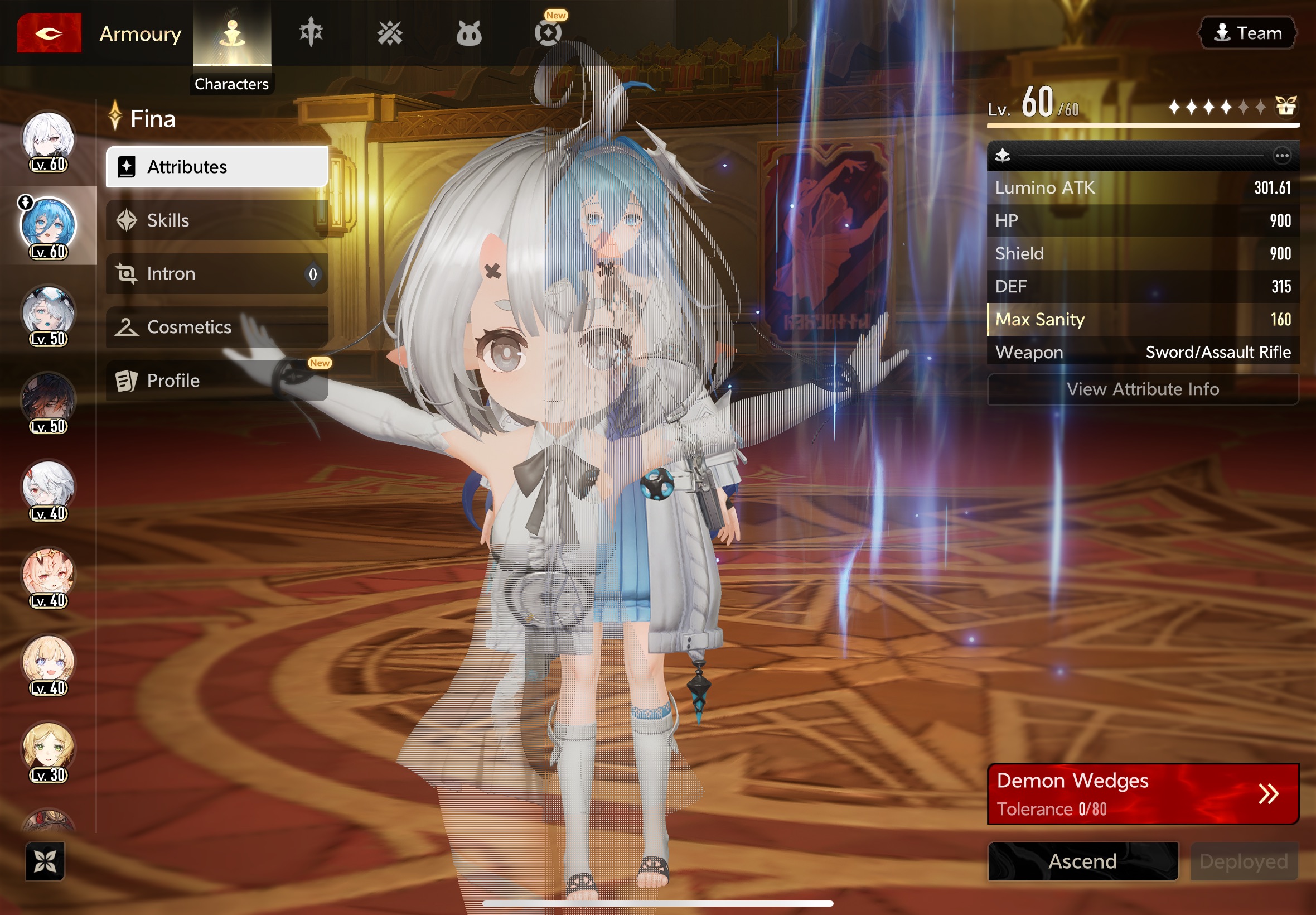Select the white-haired Lv. 60 character portrait
This screenshot has width=1316, height=915.
pyautogui.click(x=48, y=140)
